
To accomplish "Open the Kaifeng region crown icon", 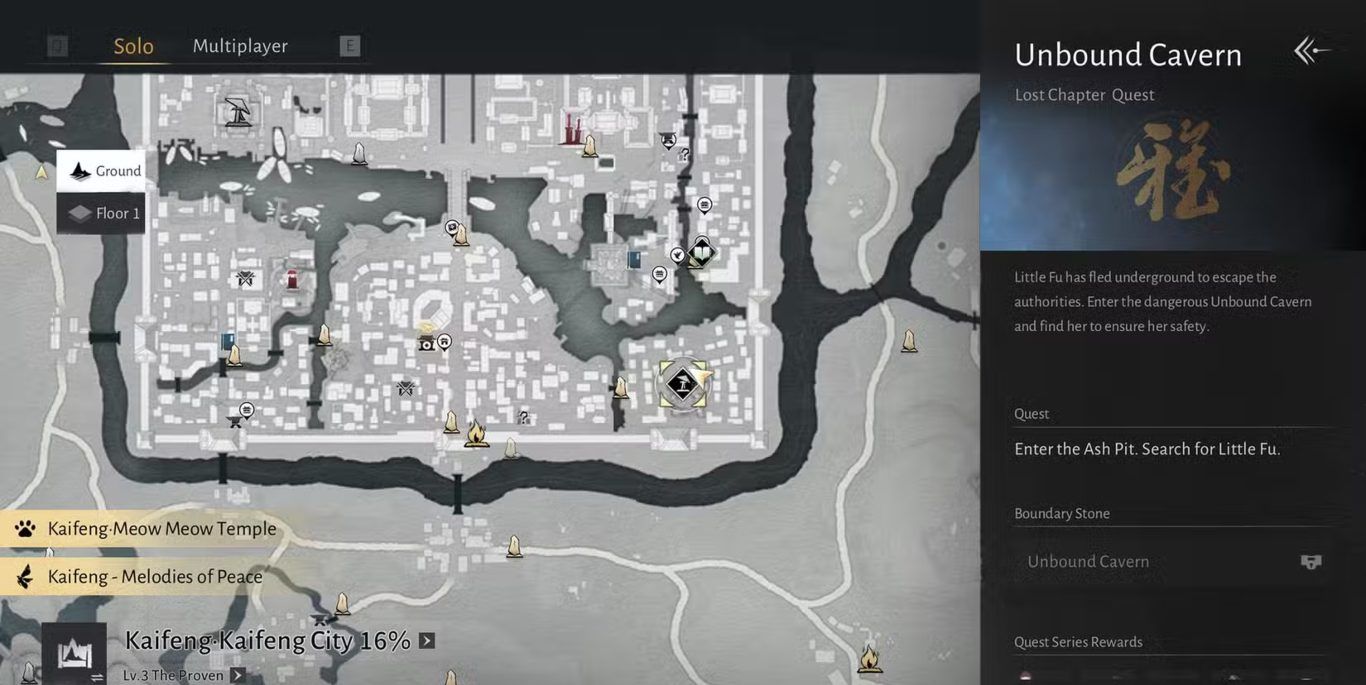I will (x=74, y=654).
